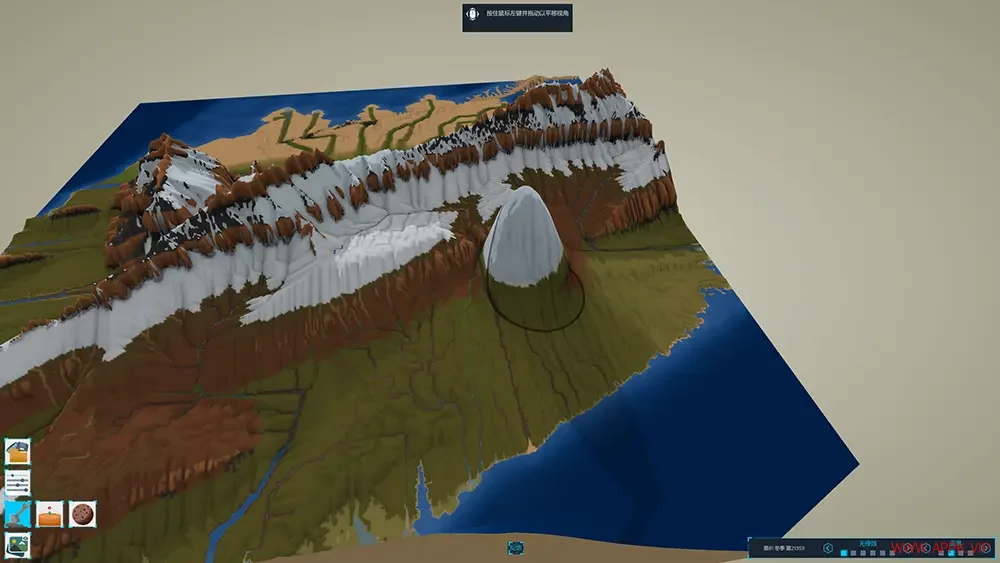Select the chocolate cookie icon
1000x563 pixels.
(82, 514)
